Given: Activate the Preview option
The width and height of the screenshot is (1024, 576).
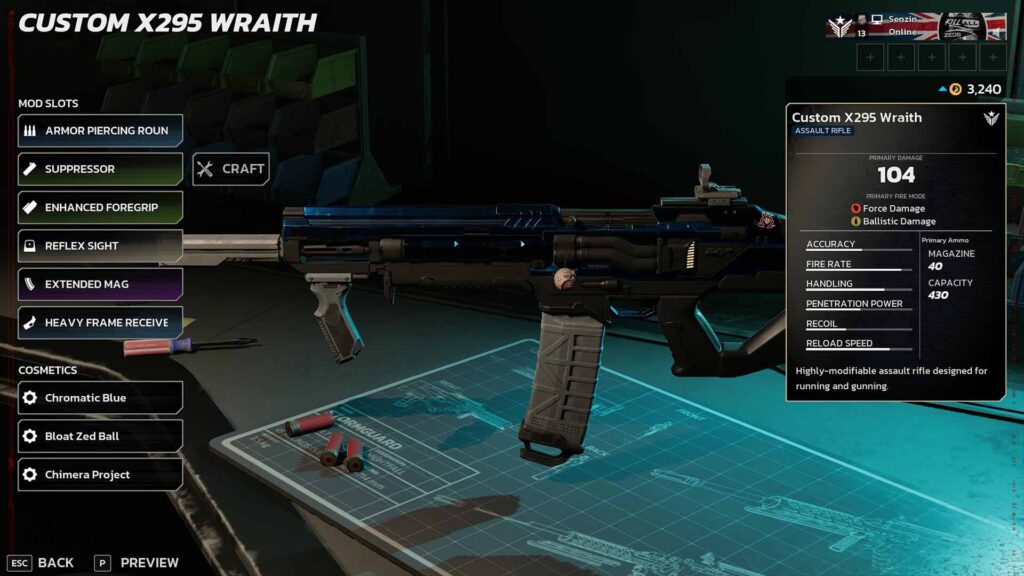Looking at the screenshot, I should coord(137,563).
